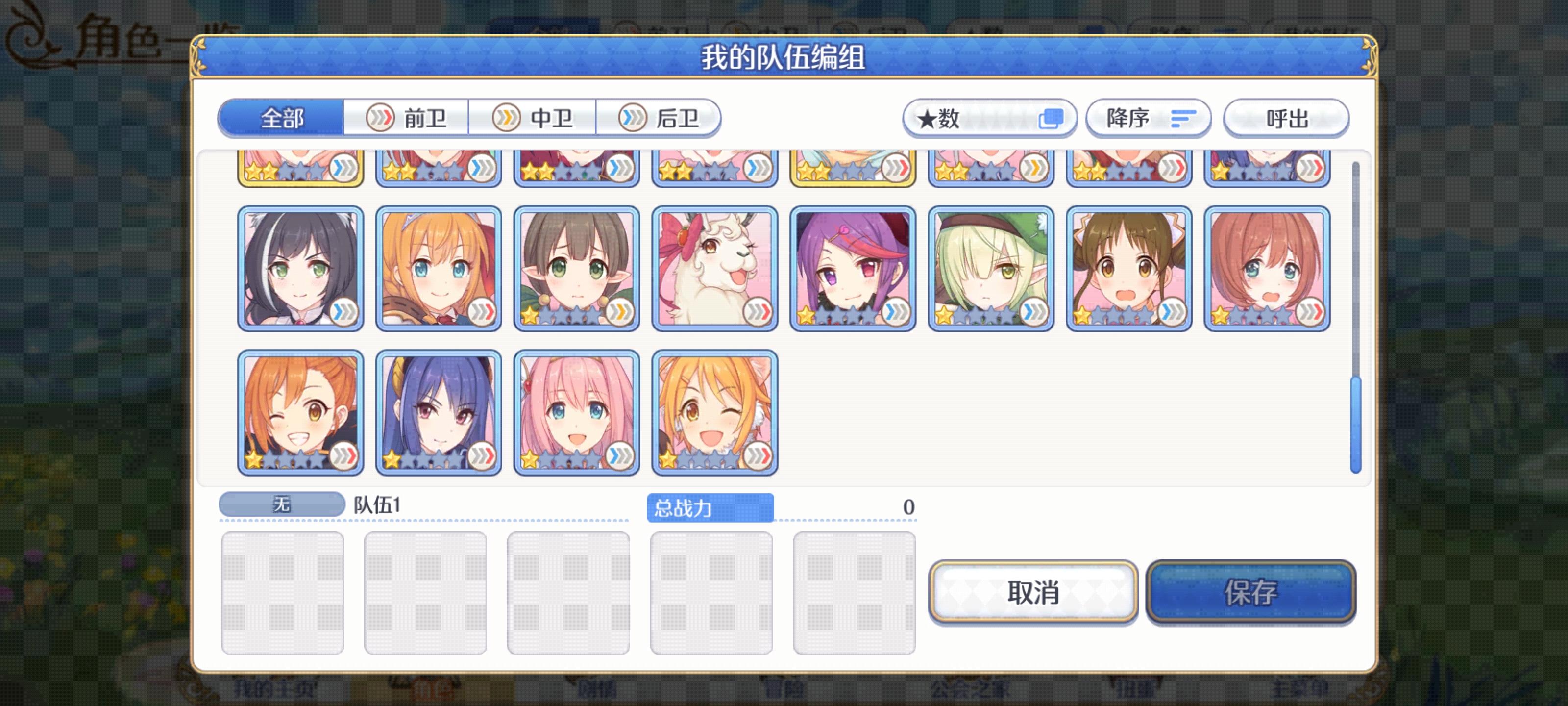The image size is (1568, 706).
Task: Toggle descending sort with 降序
Action: pyautogui.click(x=1147, y=118)
